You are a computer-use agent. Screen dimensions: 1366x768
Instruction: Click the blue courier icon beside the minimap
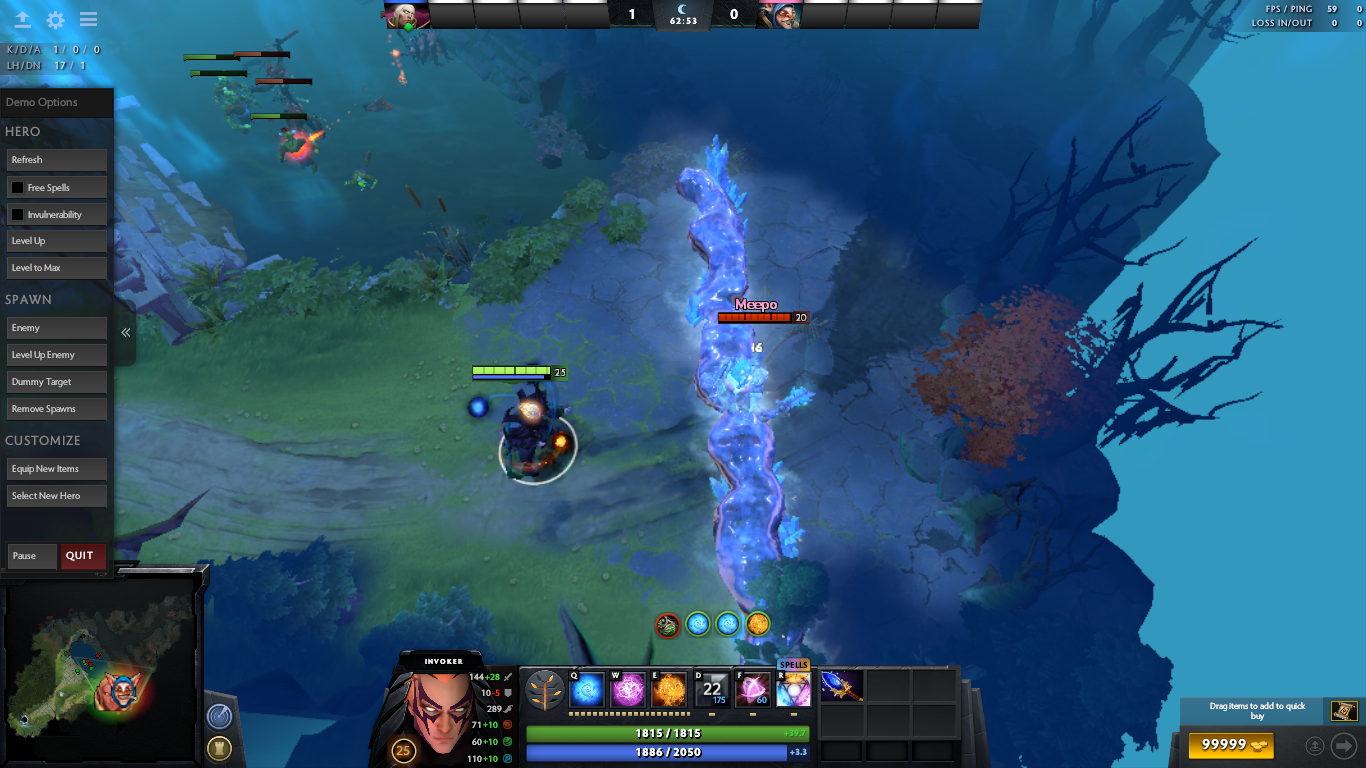[x=218, y=716]
